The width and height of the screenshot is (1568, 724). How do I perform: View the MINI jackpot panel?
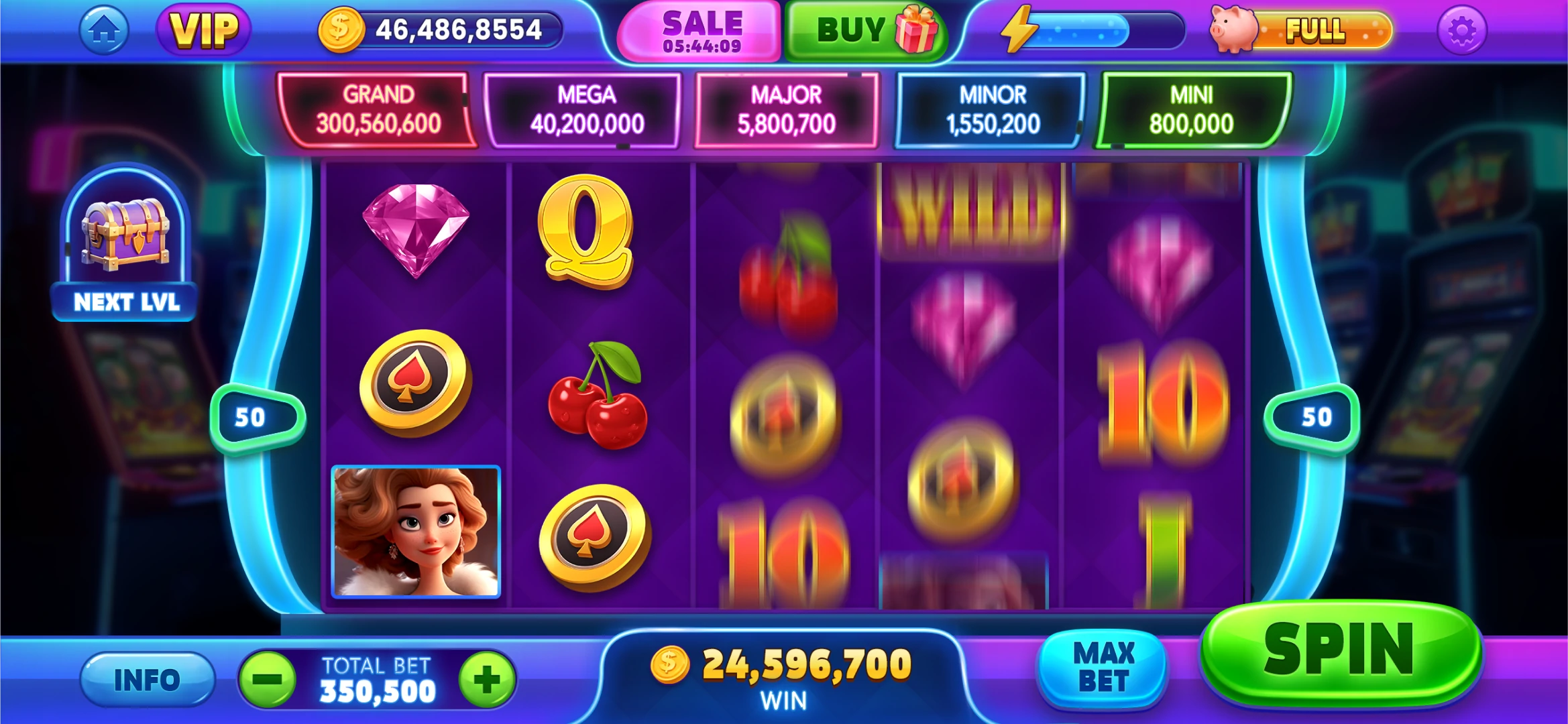(1191, 109)
